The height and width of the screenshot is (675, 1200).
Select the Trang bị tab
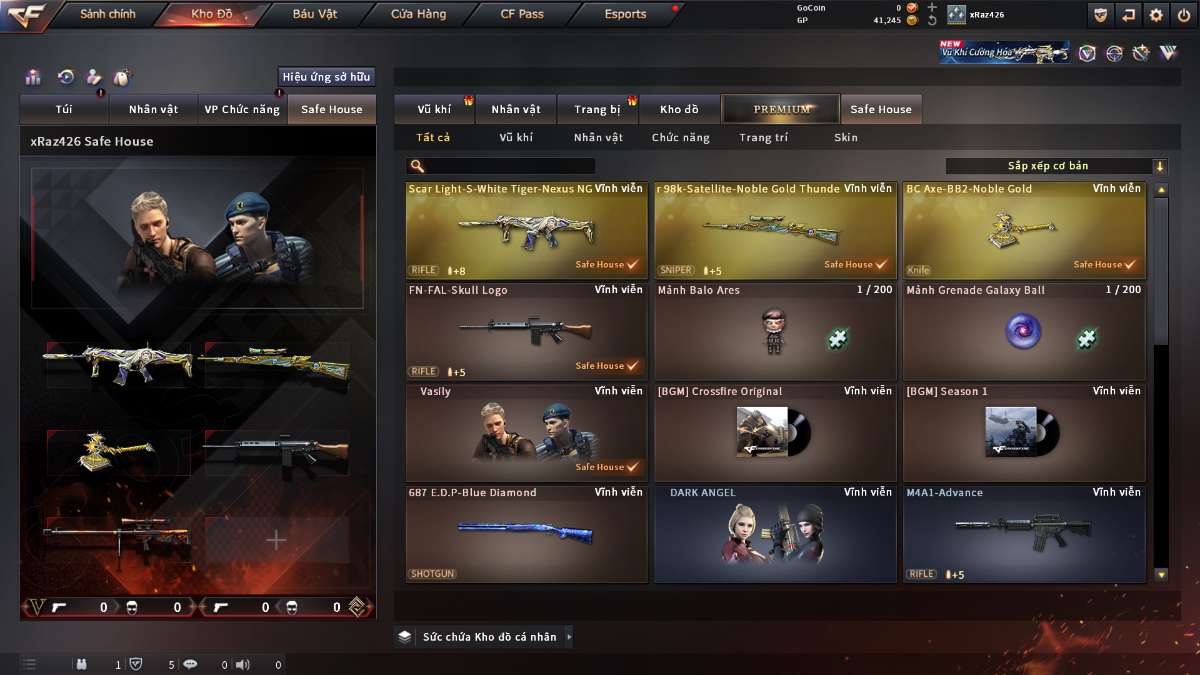(x=598, y=109)
